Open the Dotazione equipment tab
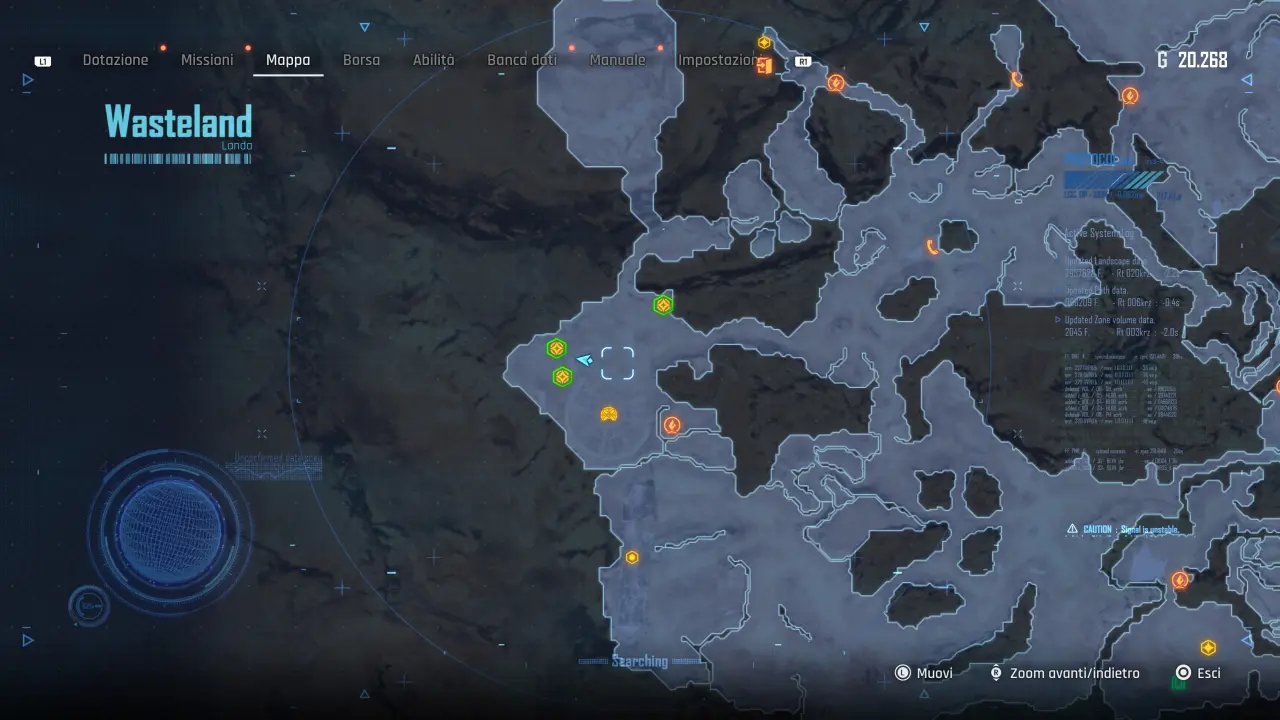This screenshot has width=1280, height=720. (x=115, y=60)
